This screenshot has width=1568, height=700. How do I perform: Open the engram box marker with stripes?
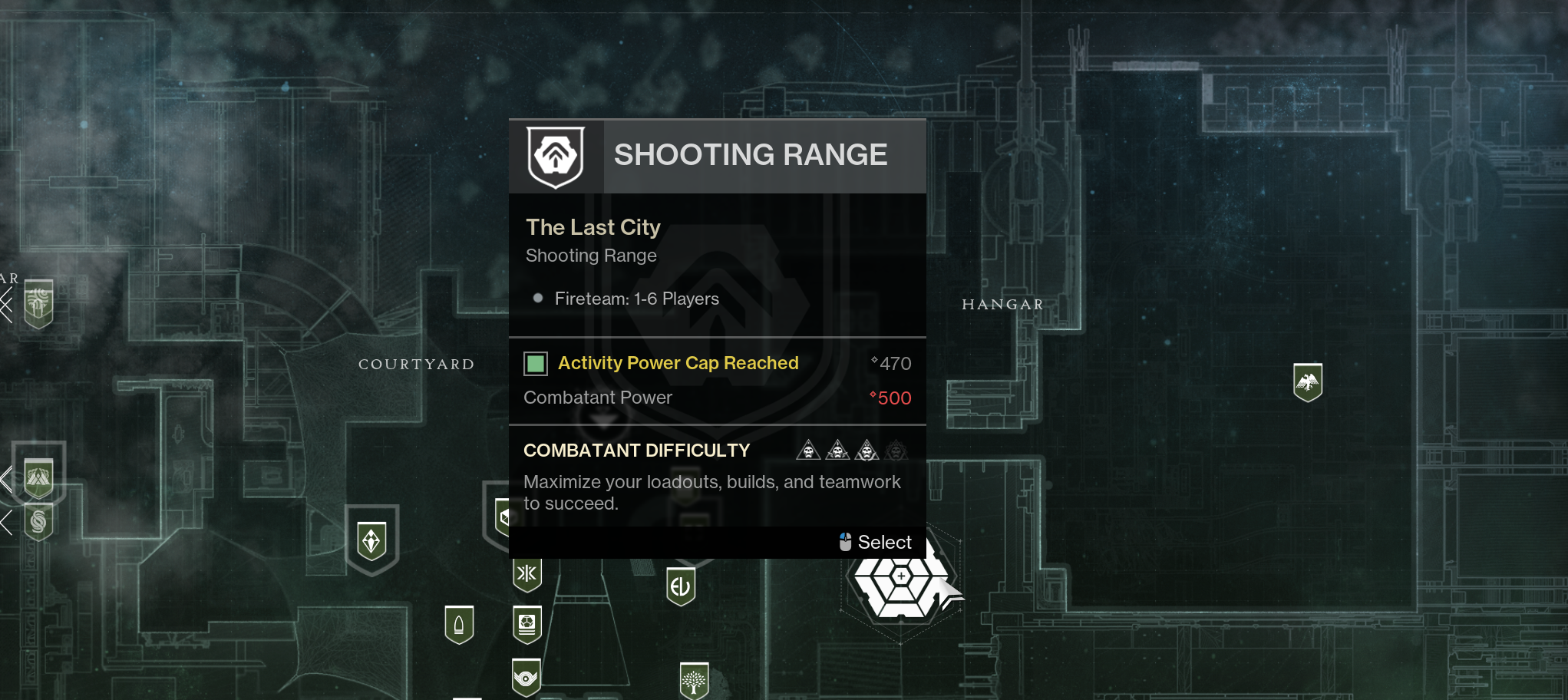tap(527, 624)
